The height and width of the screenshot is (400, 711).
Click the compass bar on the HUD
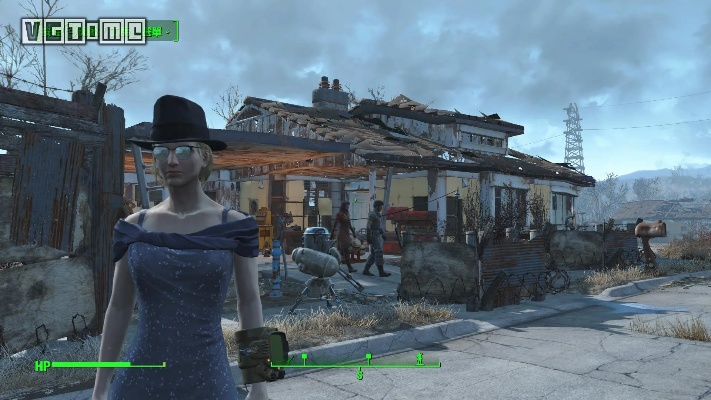click(355, 365)
